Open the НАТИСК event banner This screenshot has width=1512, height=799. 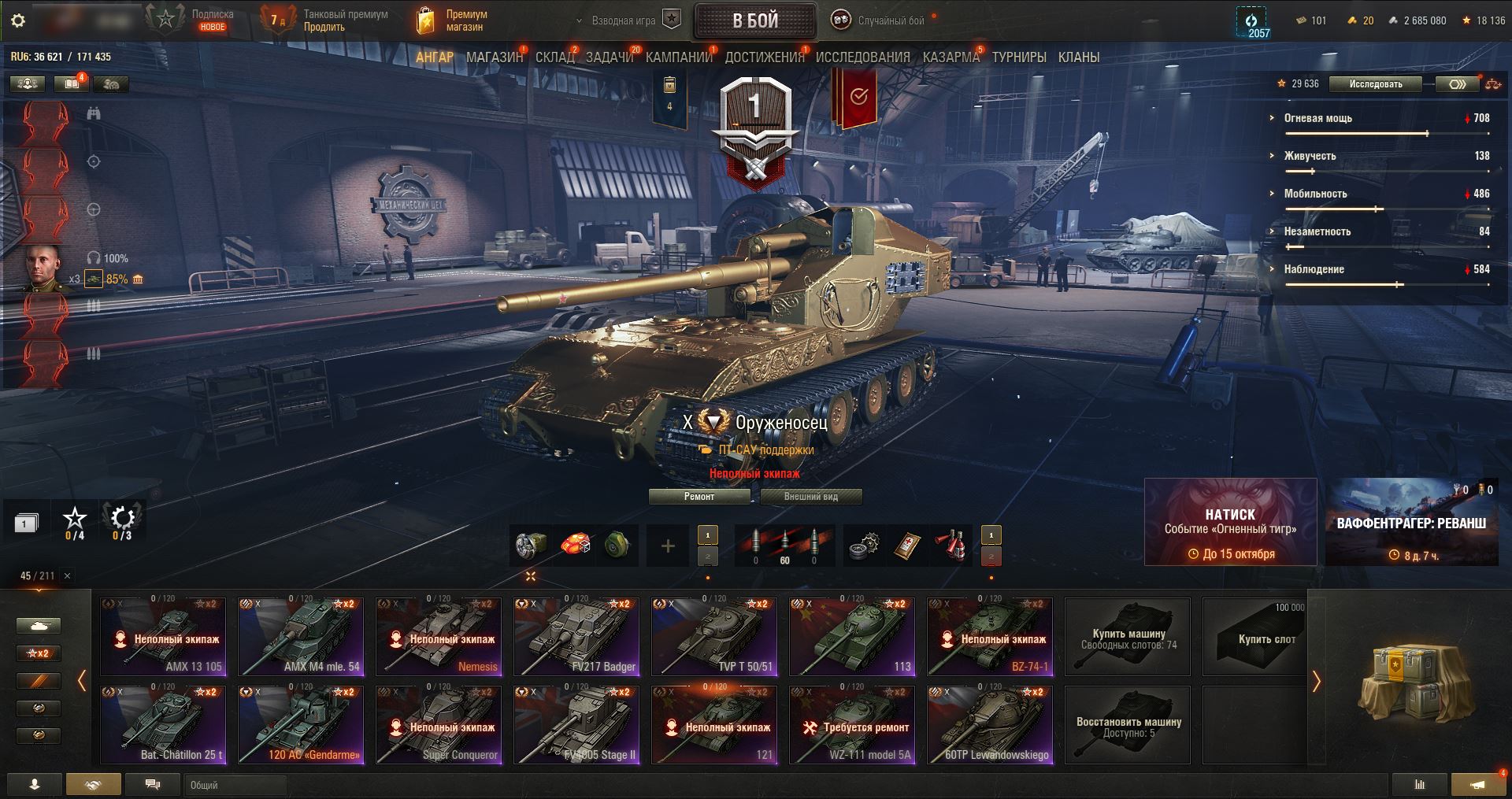coord(1230,522)
